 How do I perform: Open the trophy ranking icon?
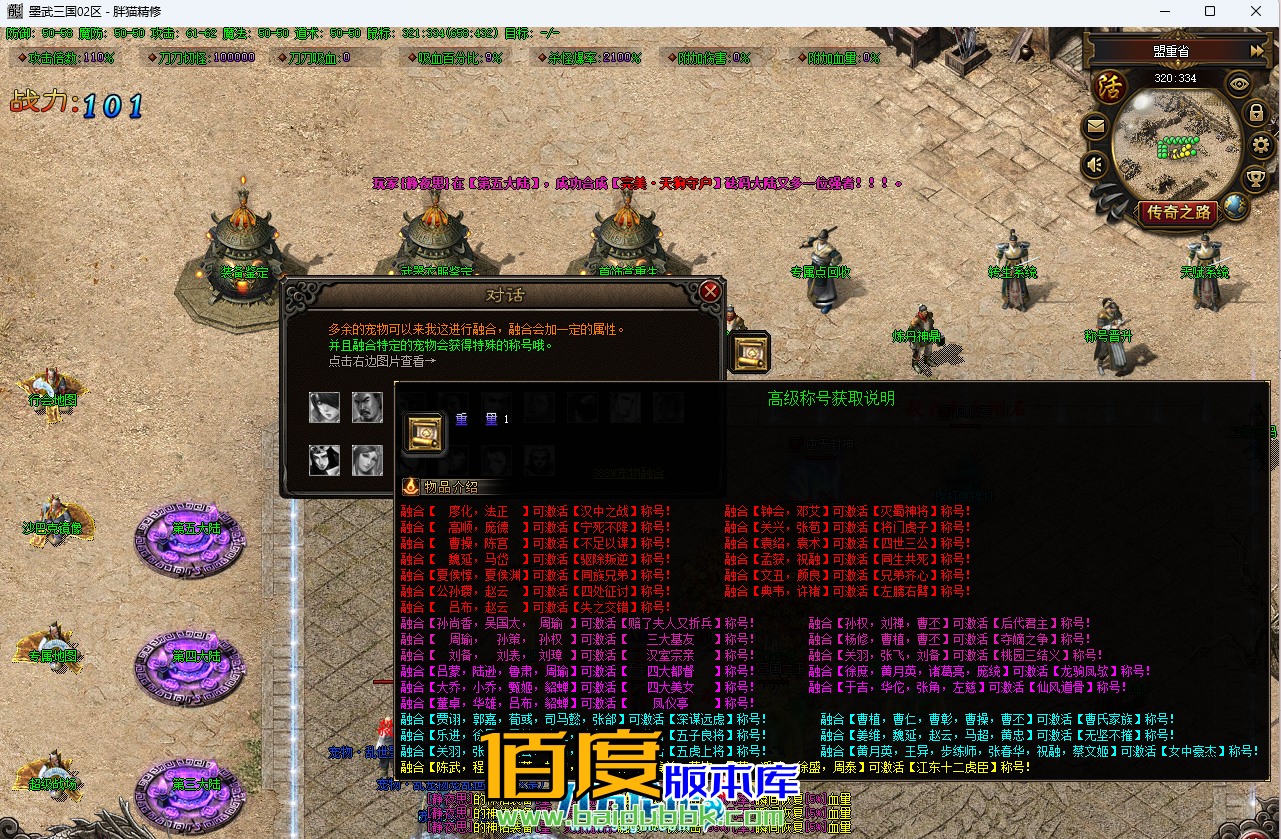[x=1254, y=178]
